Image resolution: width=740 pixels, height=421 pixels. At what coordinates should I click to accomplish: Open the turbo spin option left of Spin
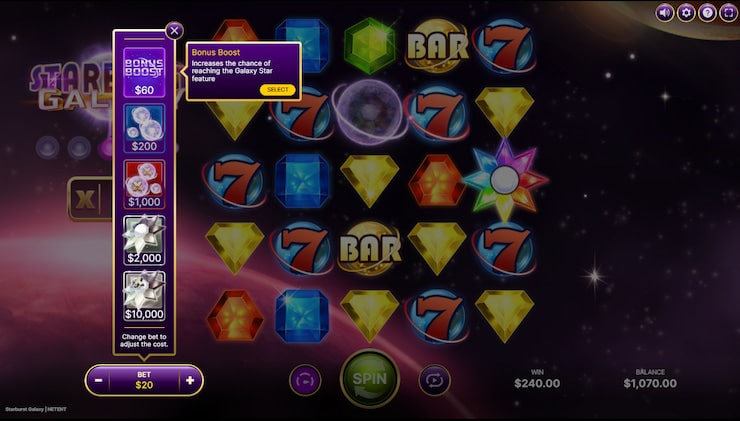(x=305, y=380)
